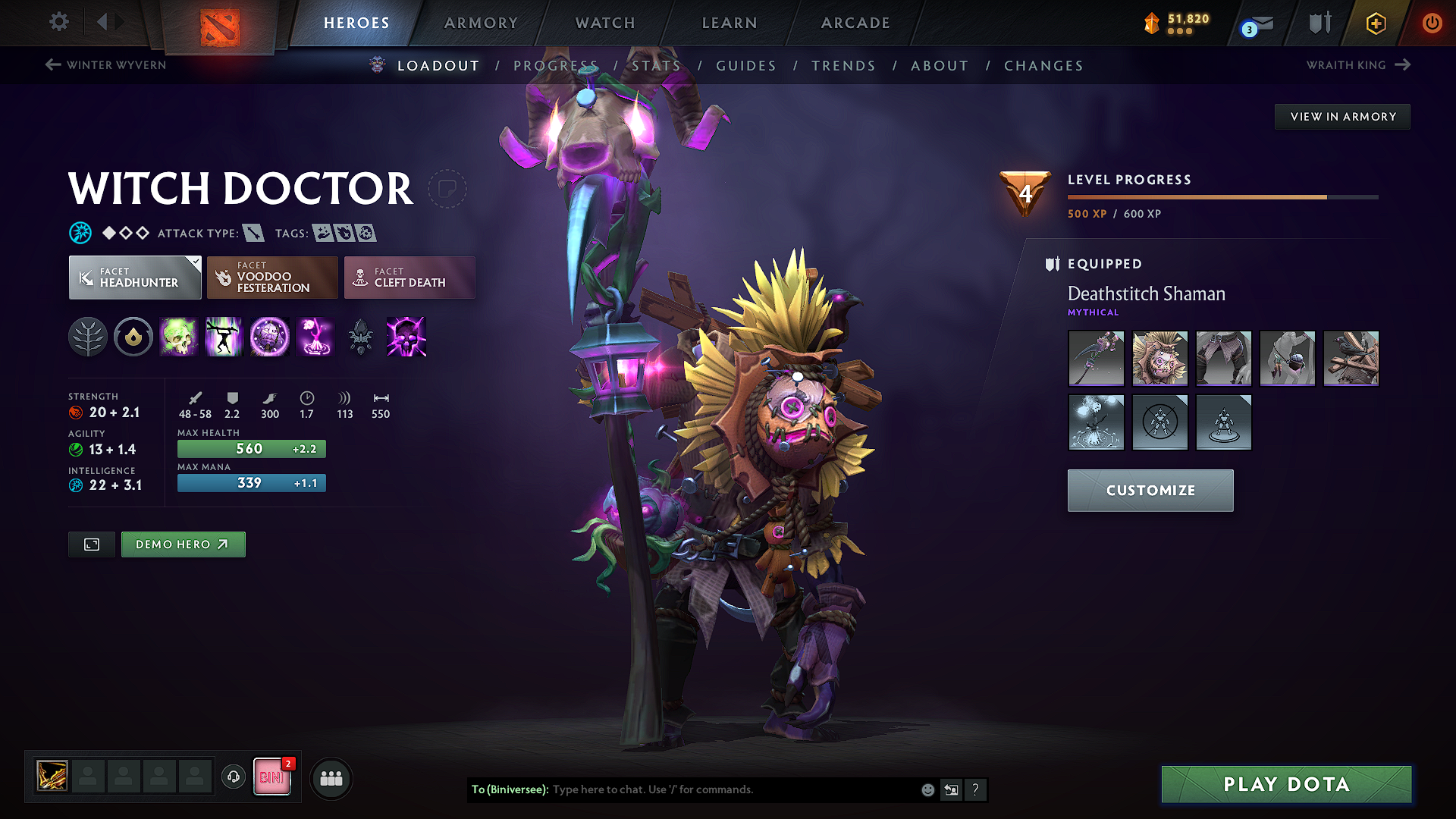The height and width of the screenshot is (819, 1456).
Task: Click the Maledict ability icon
Action: tap(269, 337)
